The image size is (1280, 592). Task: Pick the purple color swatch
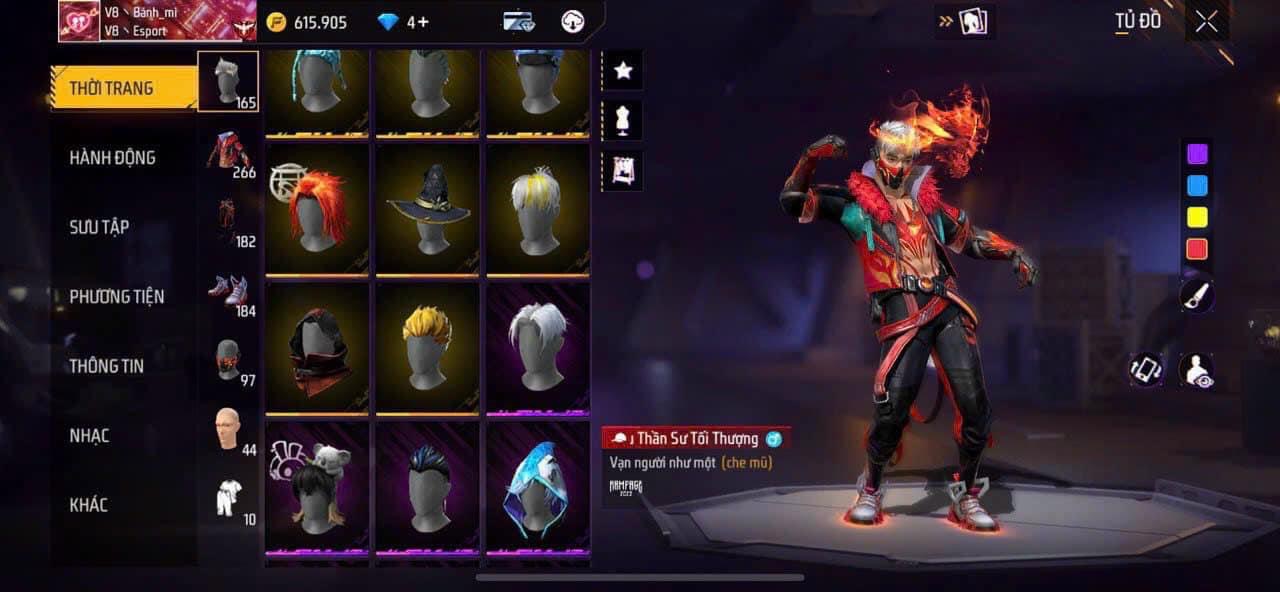1196,154
